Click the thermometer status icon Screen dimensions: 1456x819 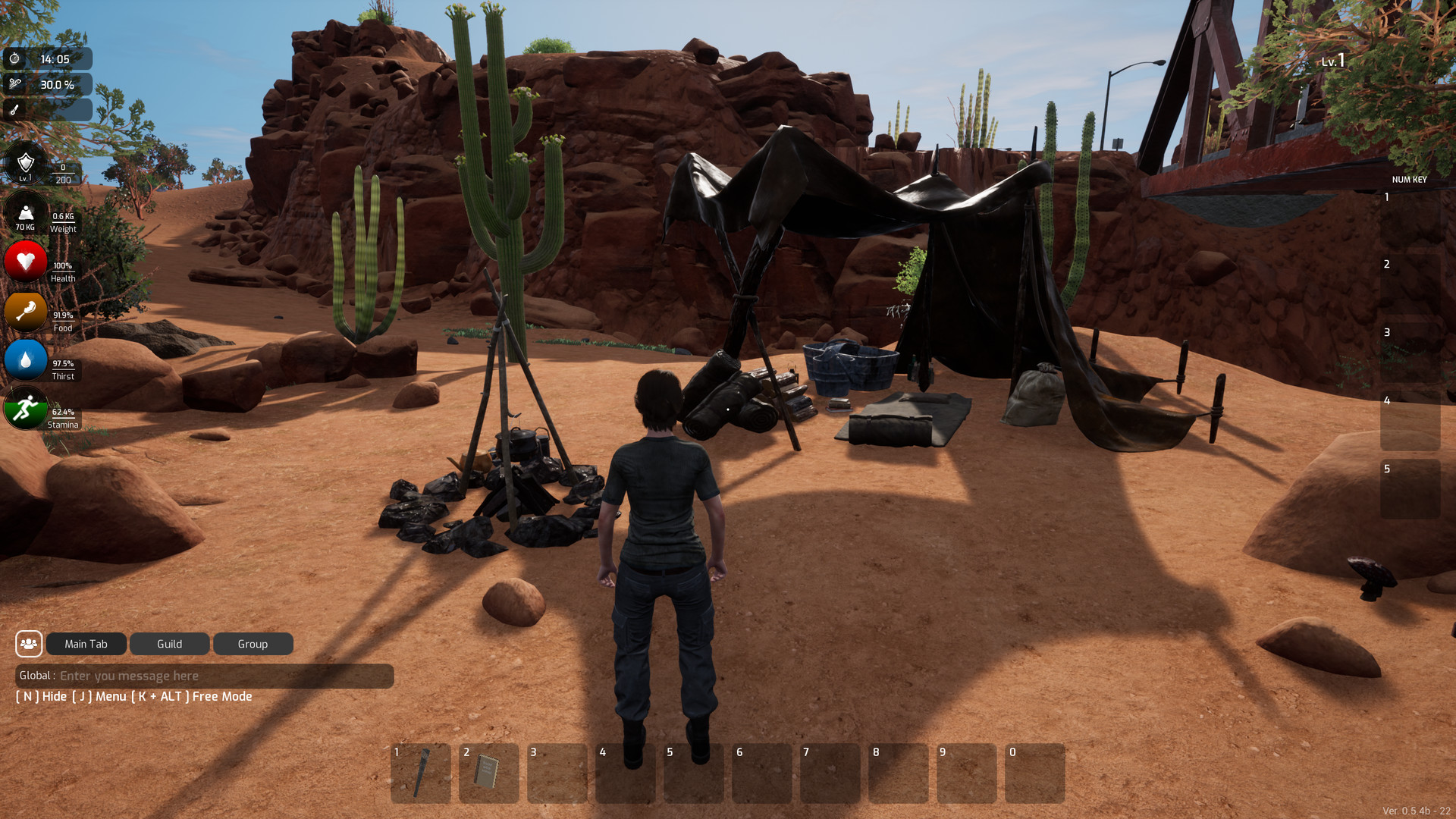(15, 110)
